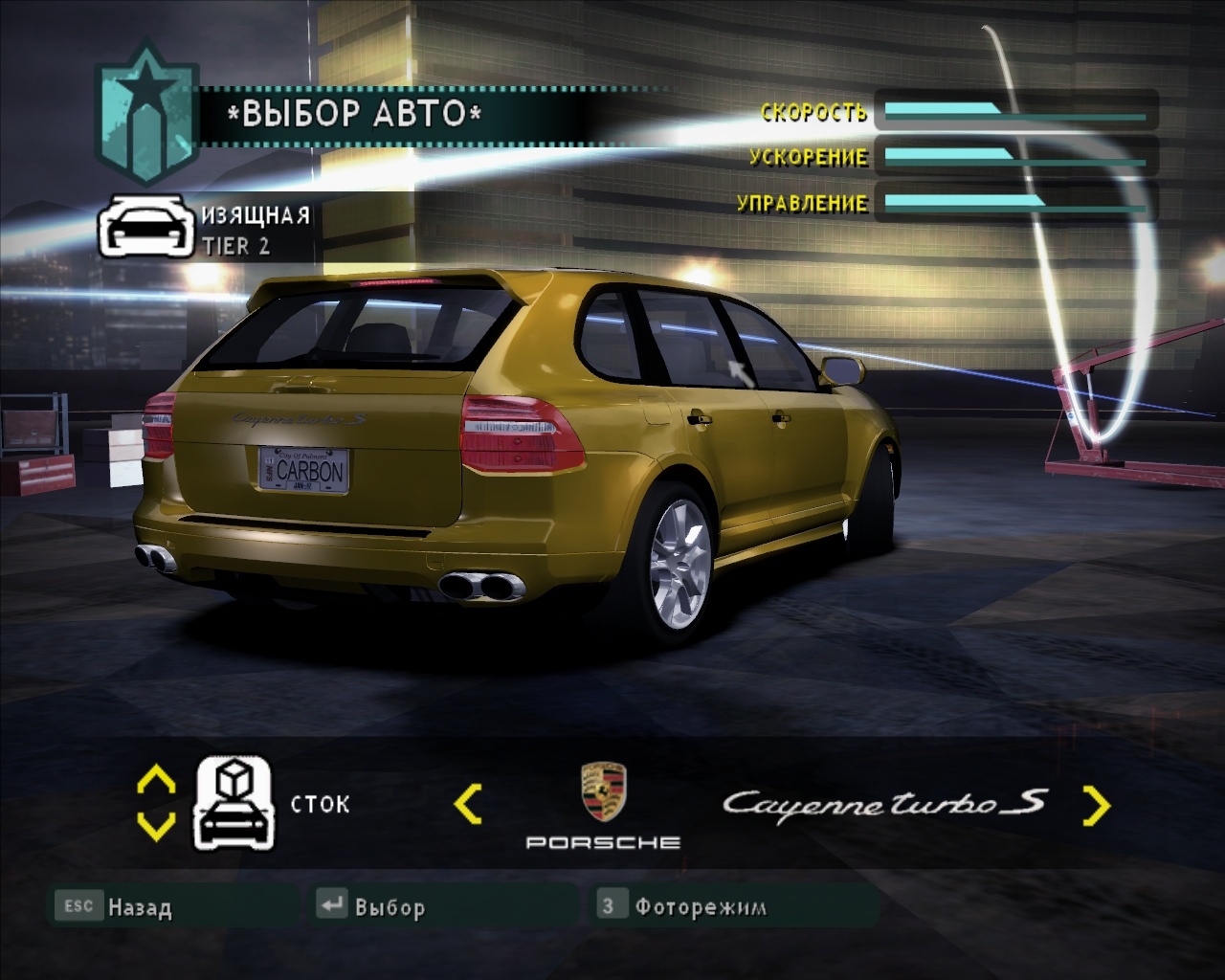
Task: Click the down arrow beside СТОК category
Action: point(156,825)
